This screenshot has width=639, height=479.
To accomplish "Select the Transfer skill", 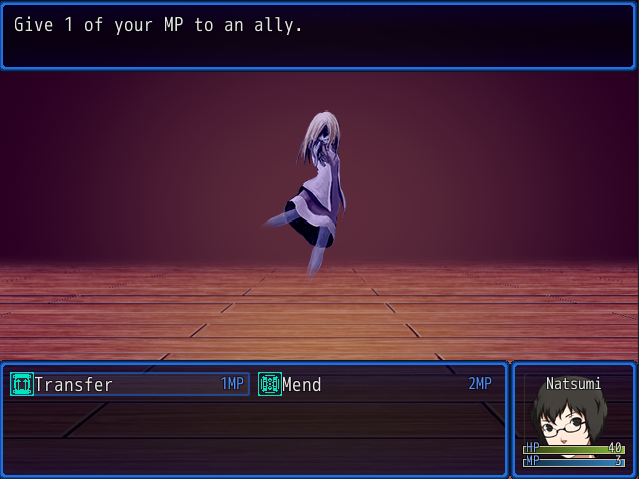I will [x=129, y=384].
